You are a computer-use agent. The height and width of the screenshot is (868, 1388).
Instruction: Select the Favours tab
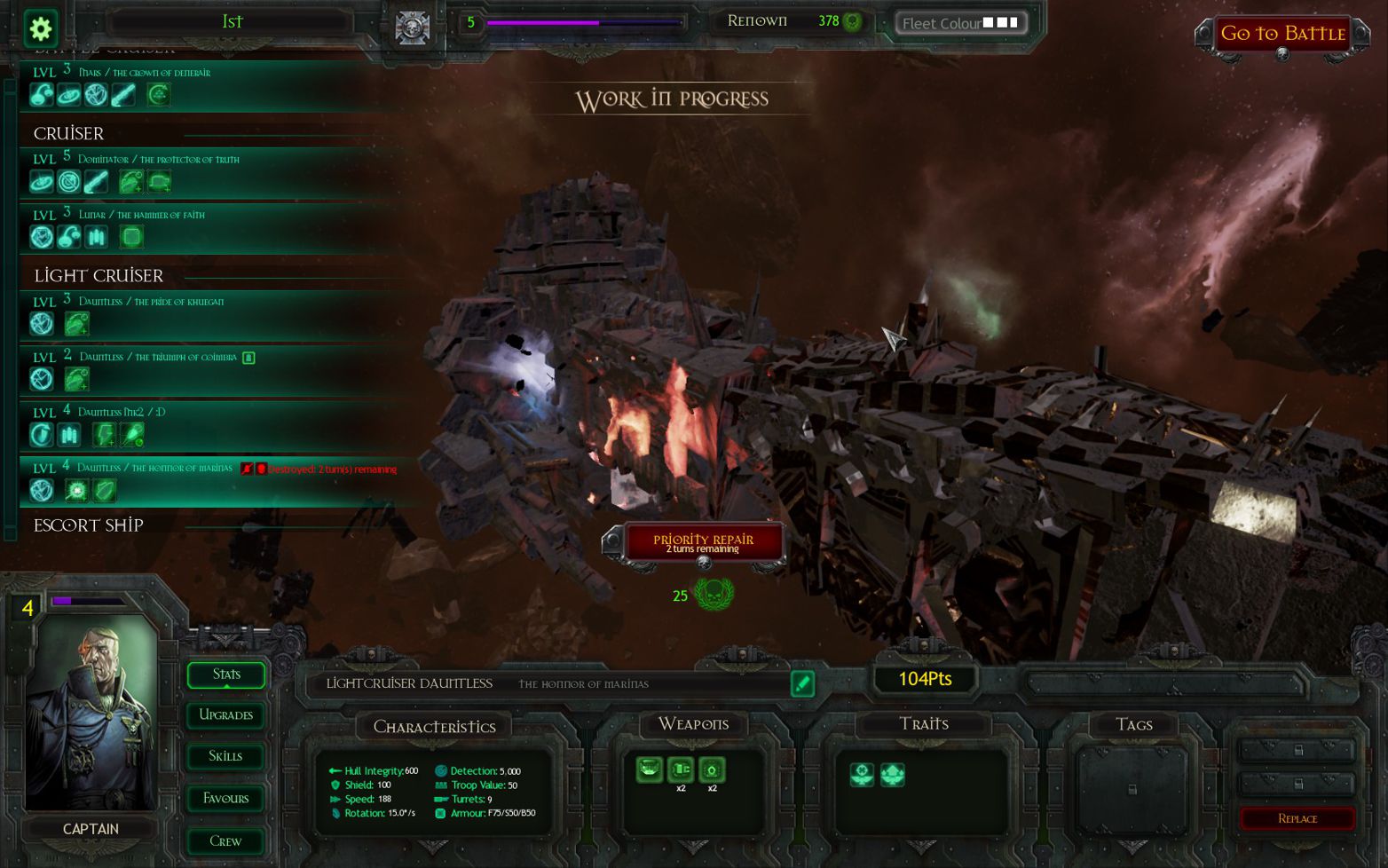(x=226, y=799)
